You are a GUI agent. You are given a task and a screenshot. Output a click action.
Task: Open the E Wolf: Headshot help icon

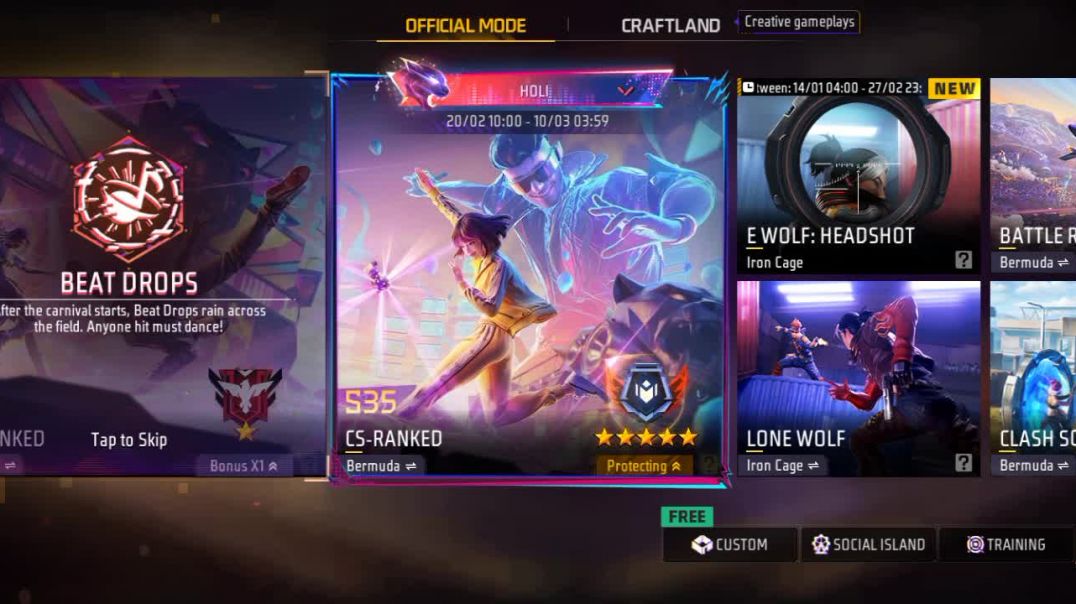(x=963, y=261)
